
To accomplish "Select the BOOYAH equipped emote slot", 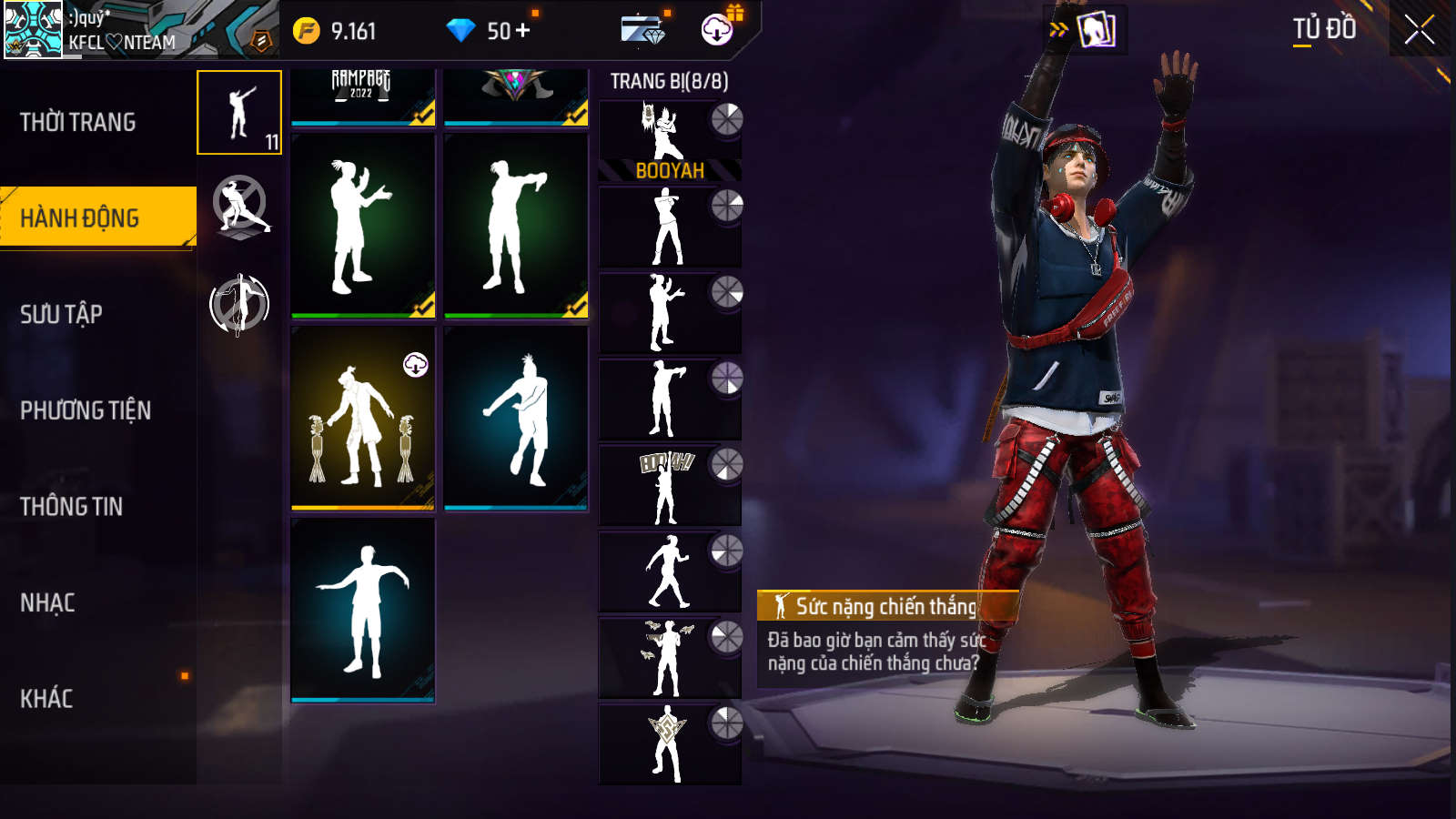I will pos(670,141).
